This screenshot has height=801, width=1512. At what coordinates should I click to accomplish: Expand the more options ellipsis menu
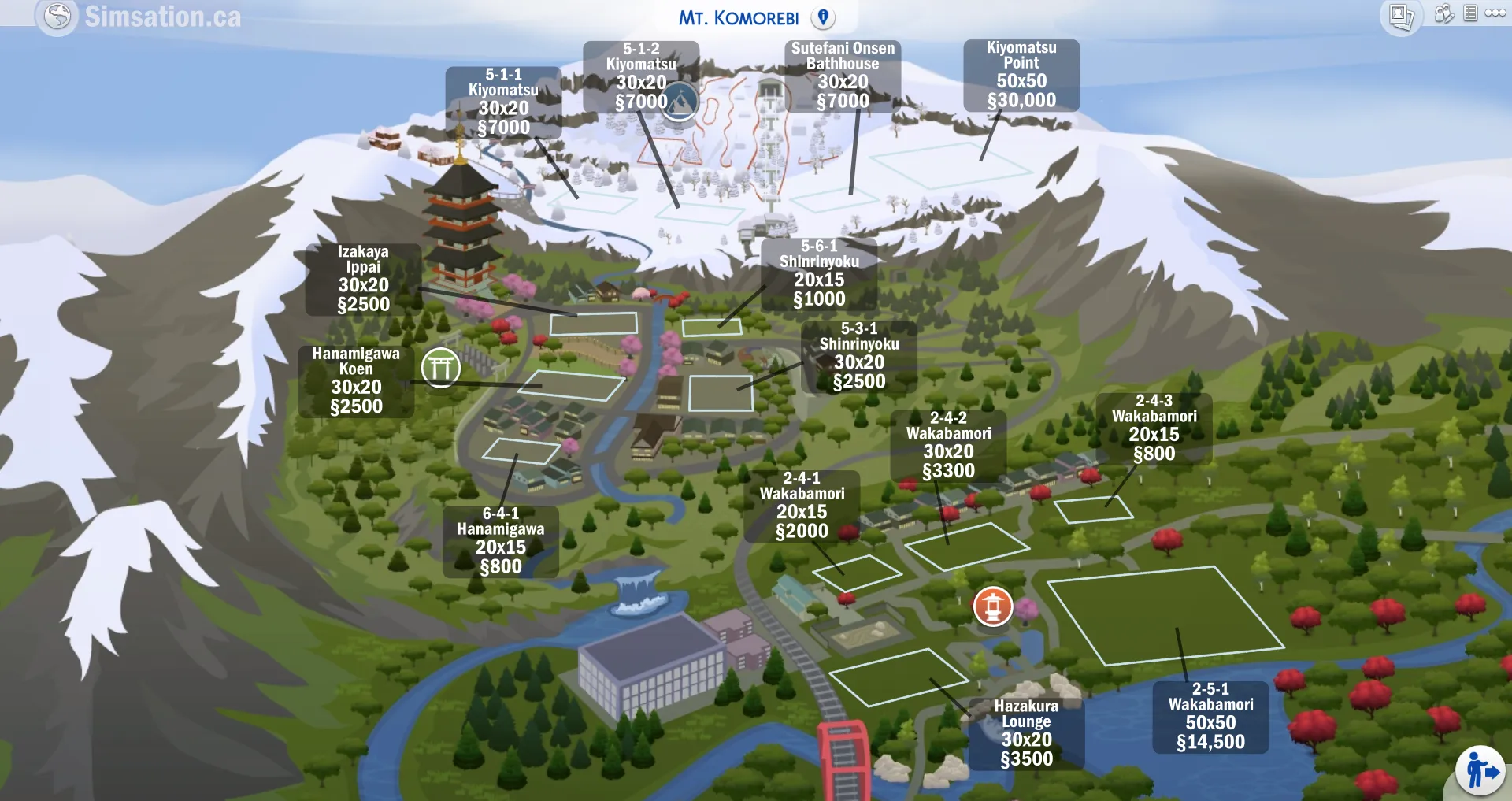tap(1494, 13)
